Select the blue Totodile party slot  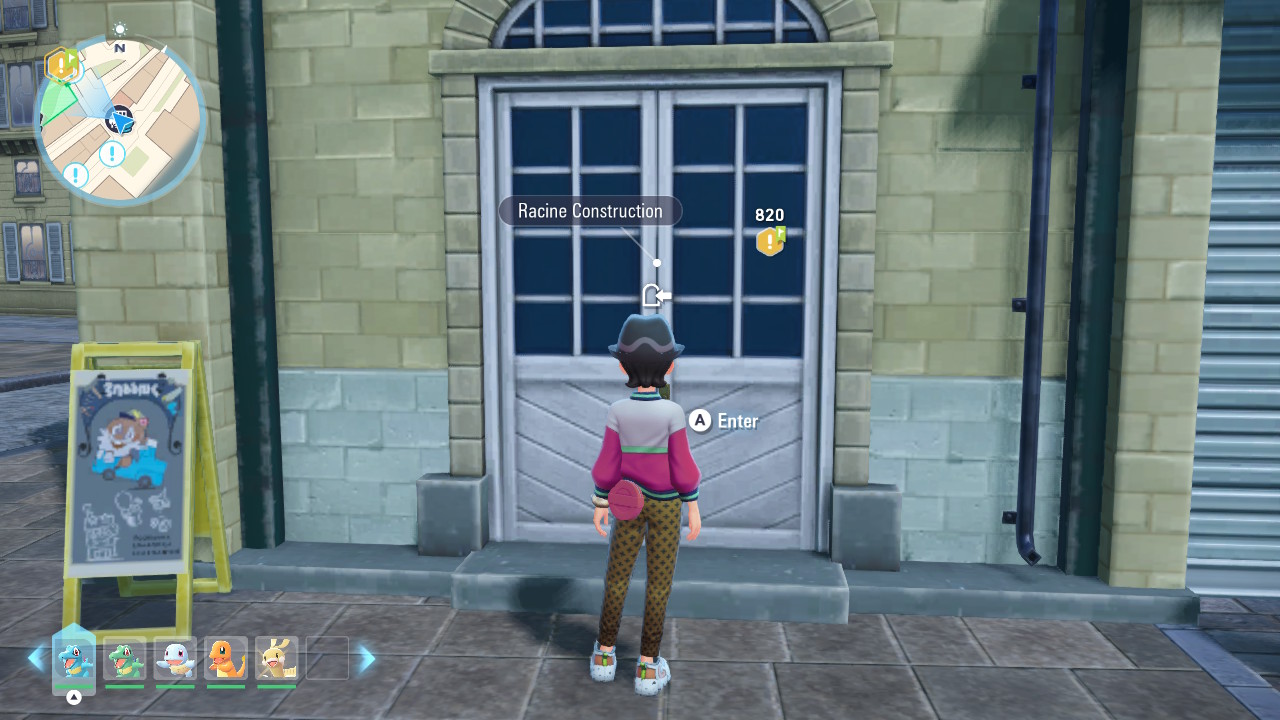pos(74,660)
